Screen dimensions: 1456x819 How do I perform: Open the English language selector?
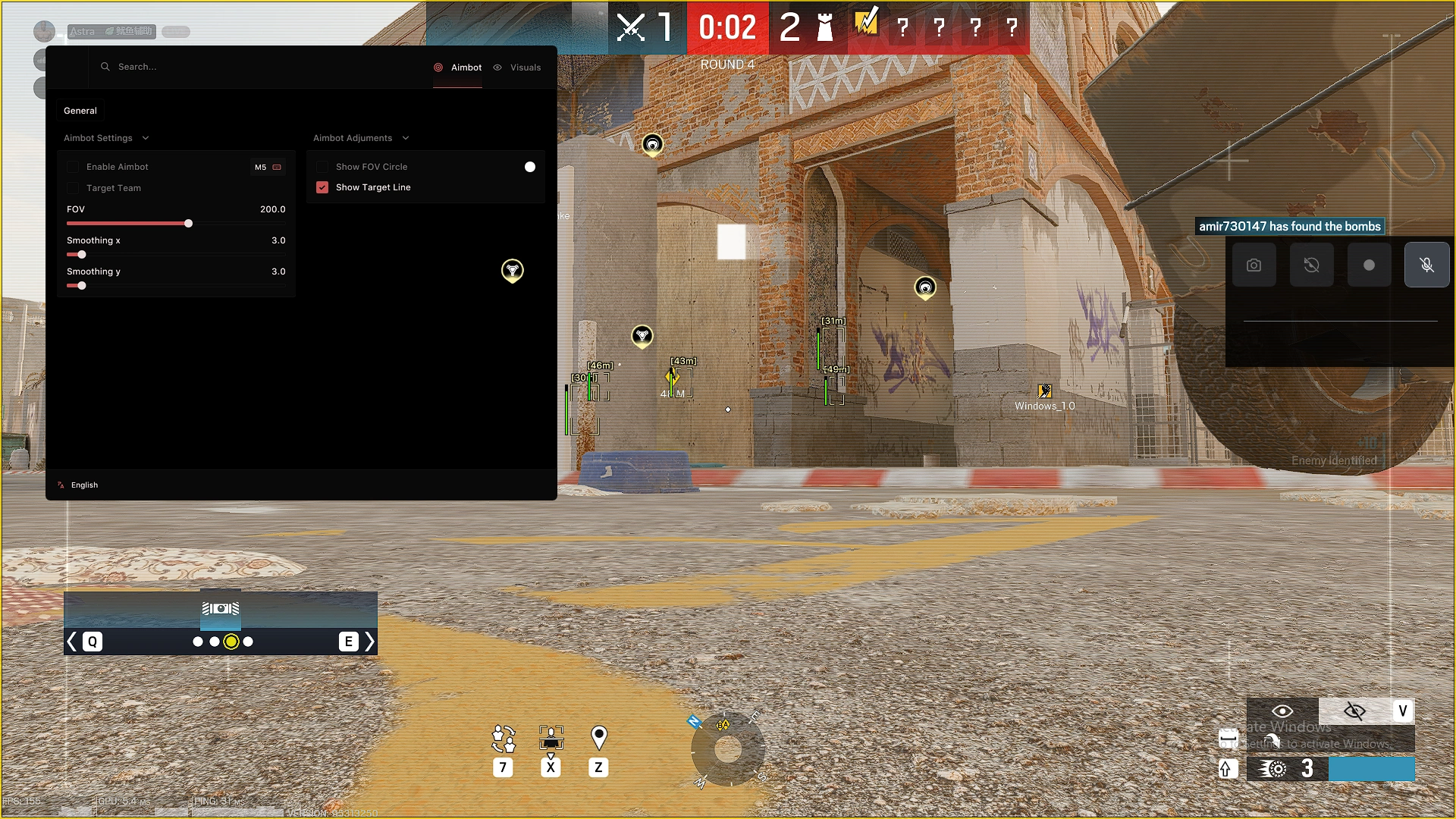tap(84, 485)
